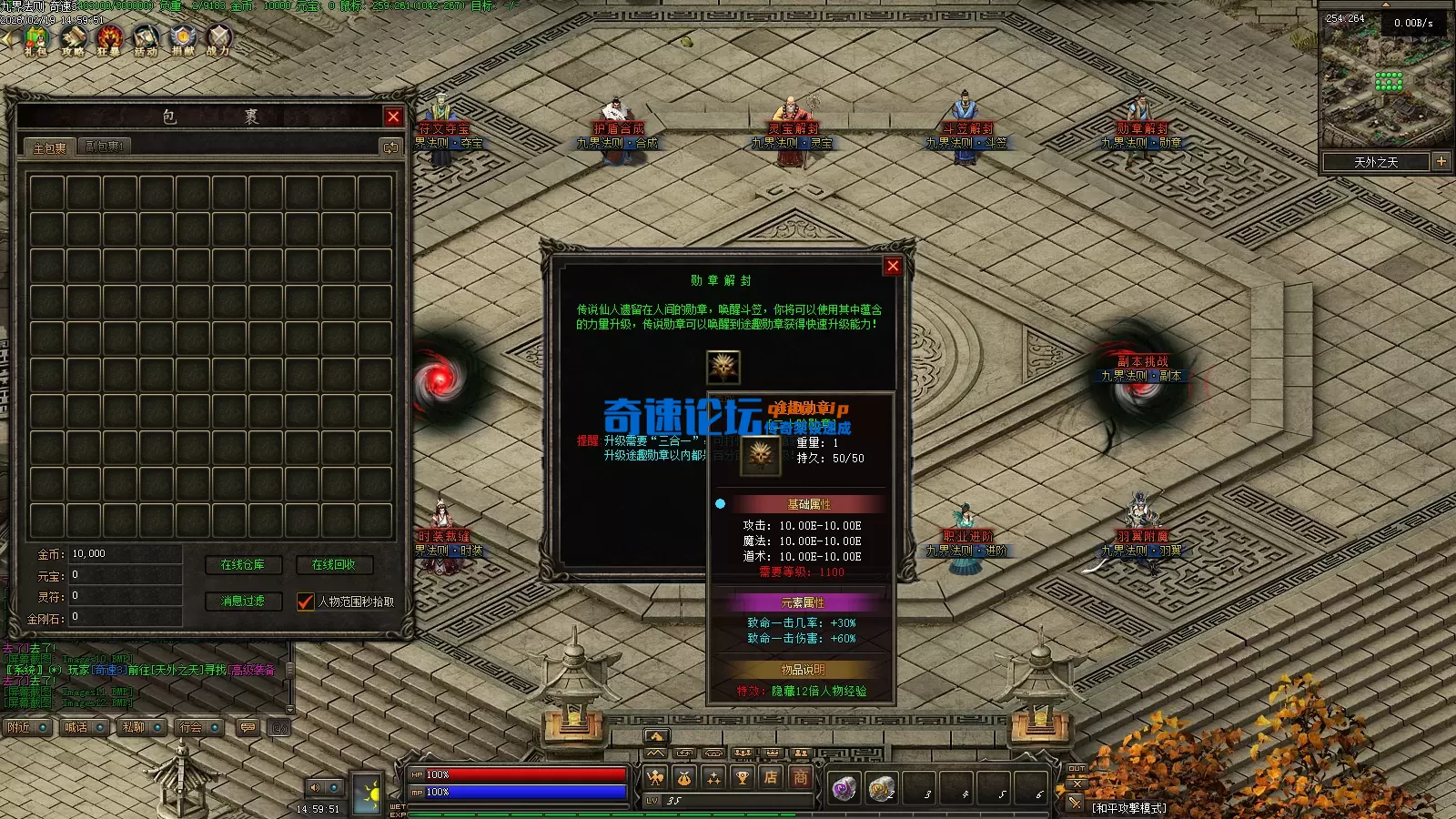
Task: Close the 包裹 inventory window
Action: [x=393, y=116]
